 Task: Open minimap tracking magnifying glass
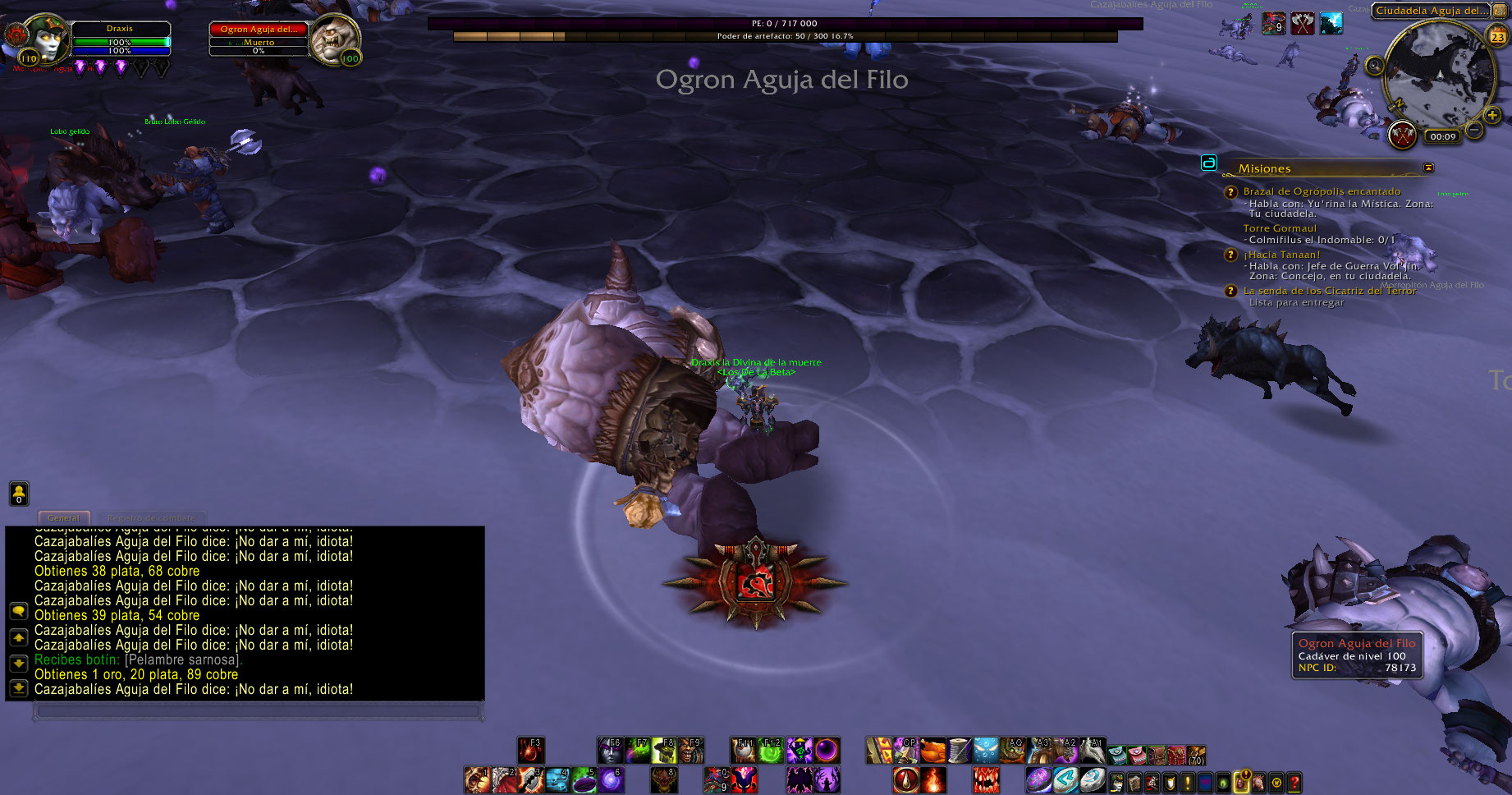[x=1374, y=66]
